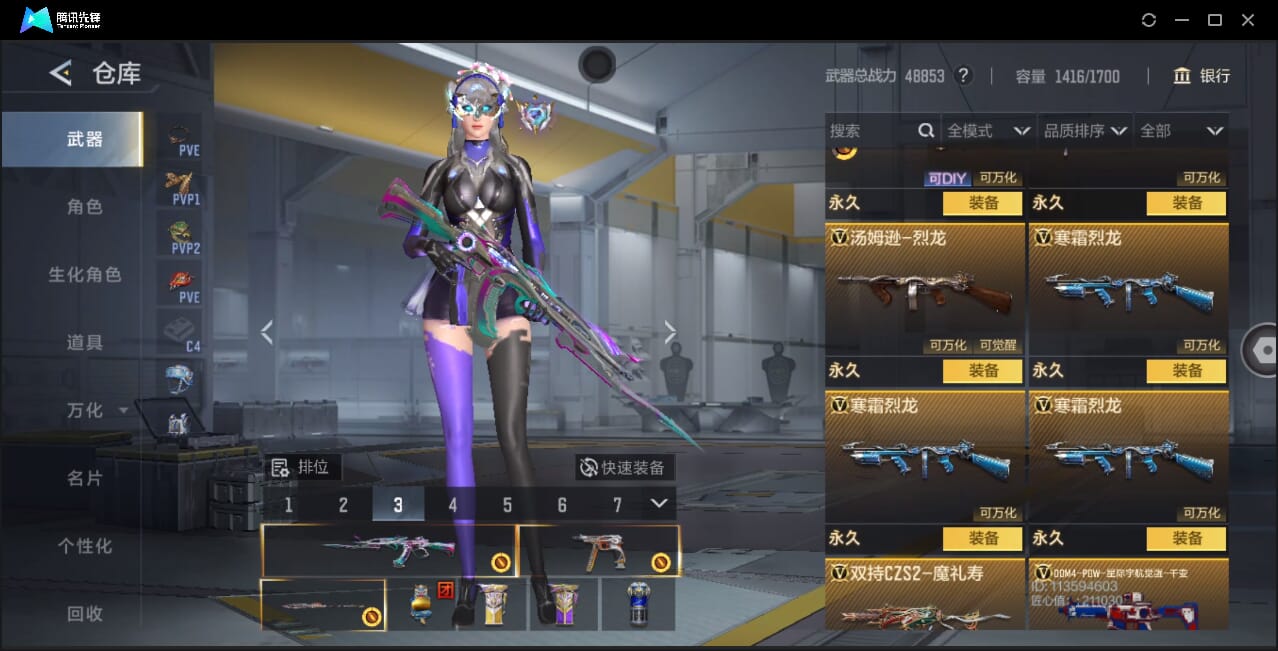Open the 回收 section

85,613
